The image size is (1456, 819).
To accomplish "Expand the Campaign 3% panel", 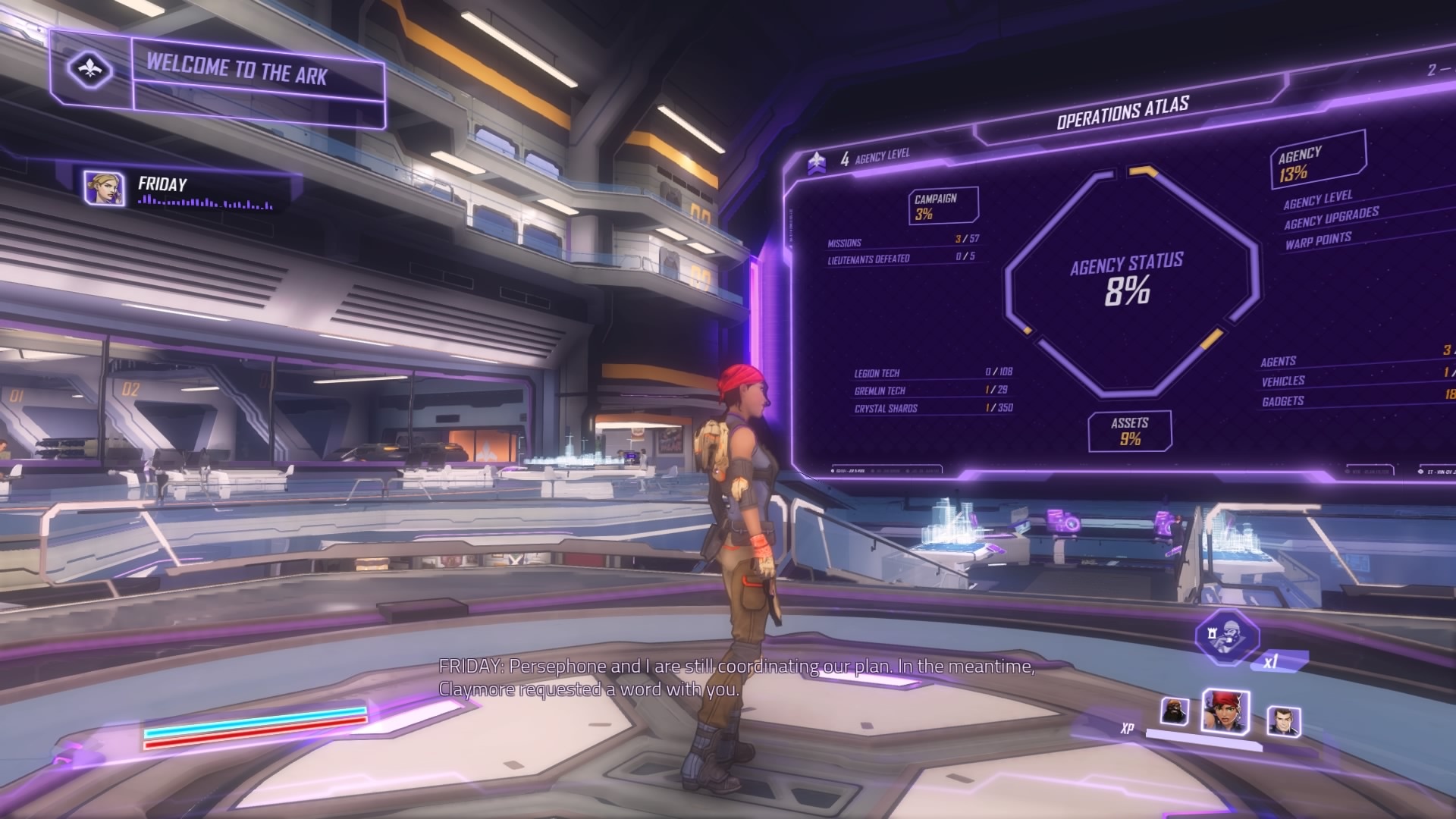I will (937, 208).
